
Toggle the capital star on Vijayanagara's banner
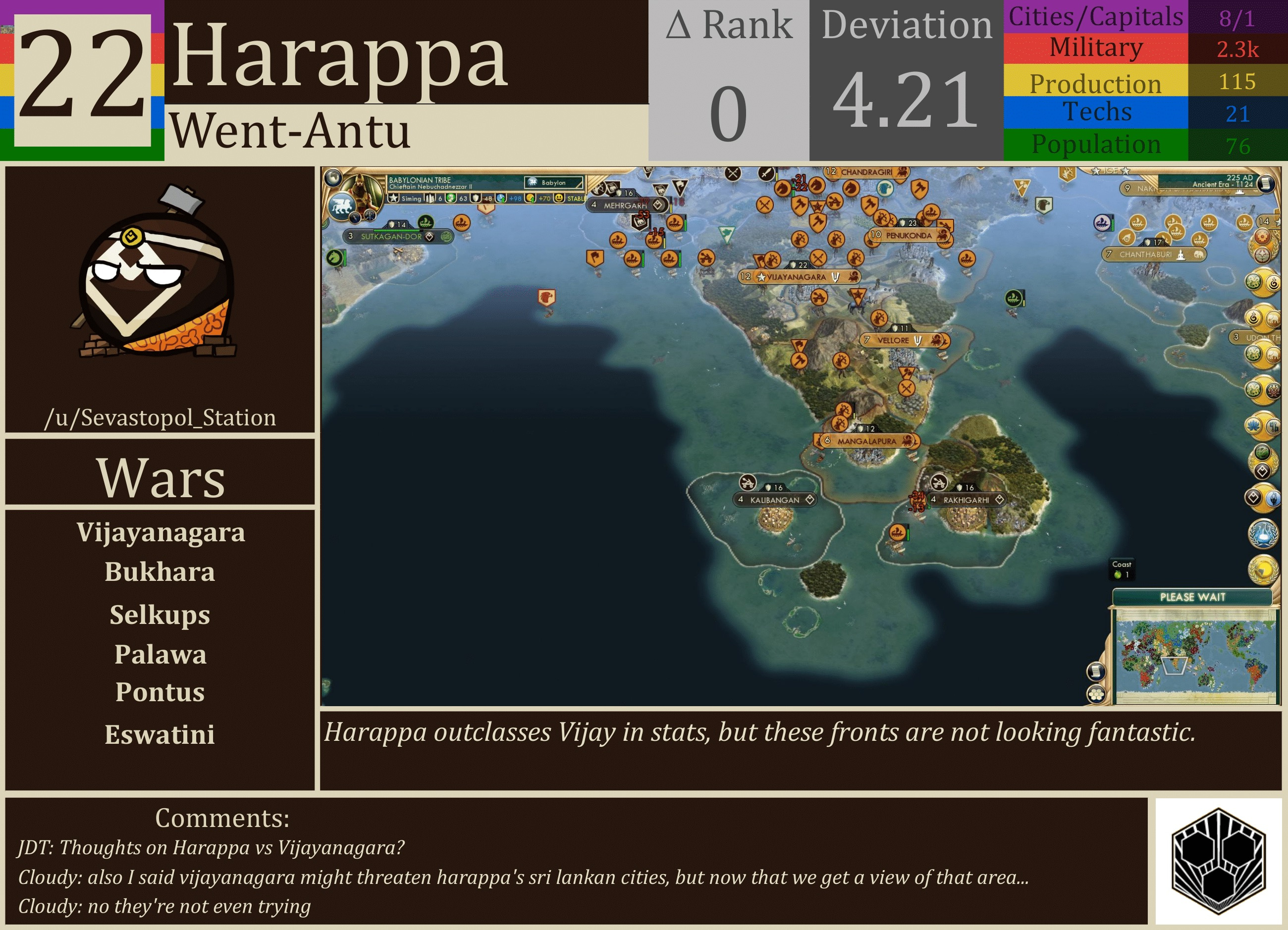pyautogui.click(x=761, y=278)
